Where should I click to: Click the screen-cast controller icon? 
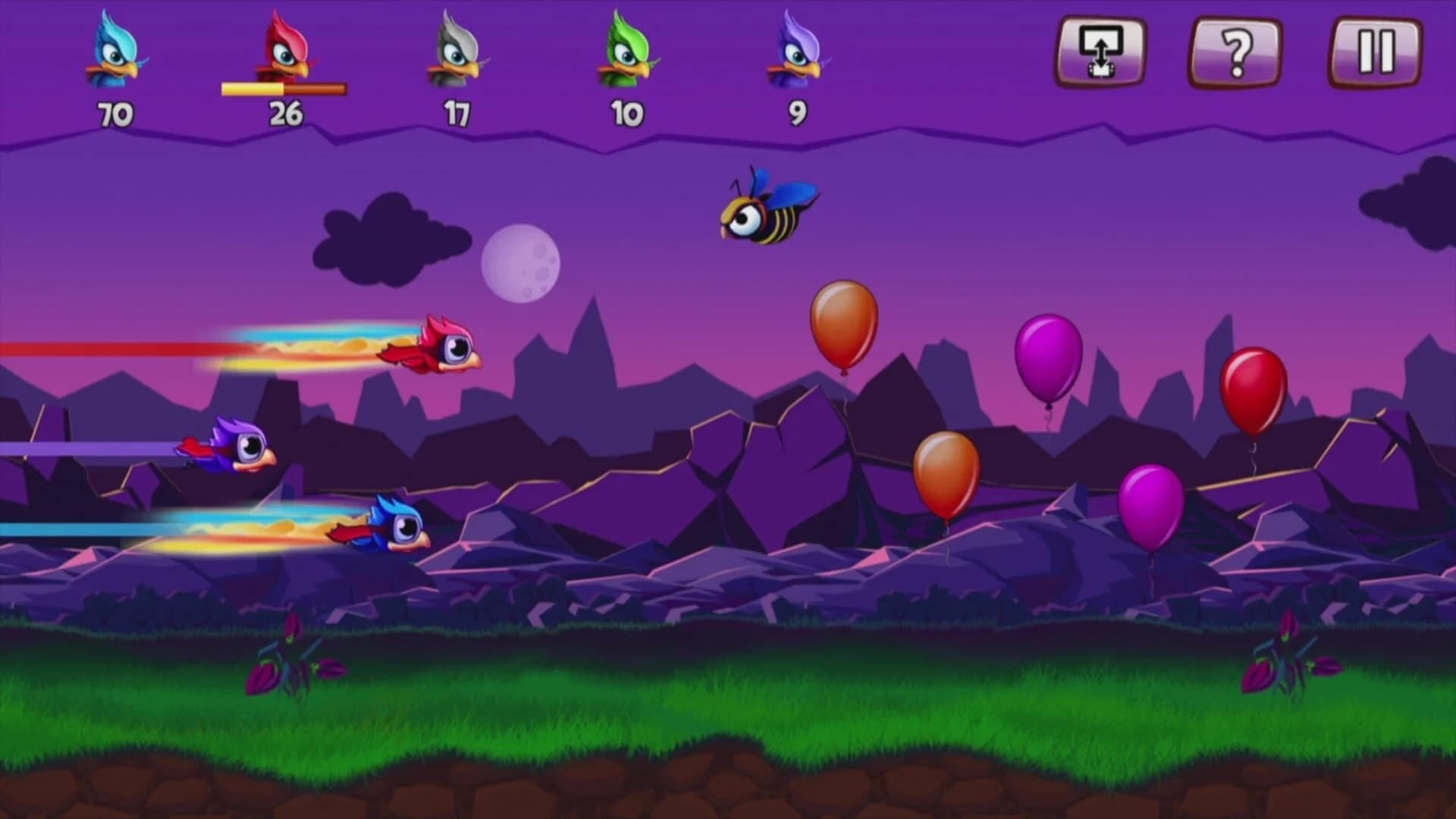click(x=1101, y=52)
